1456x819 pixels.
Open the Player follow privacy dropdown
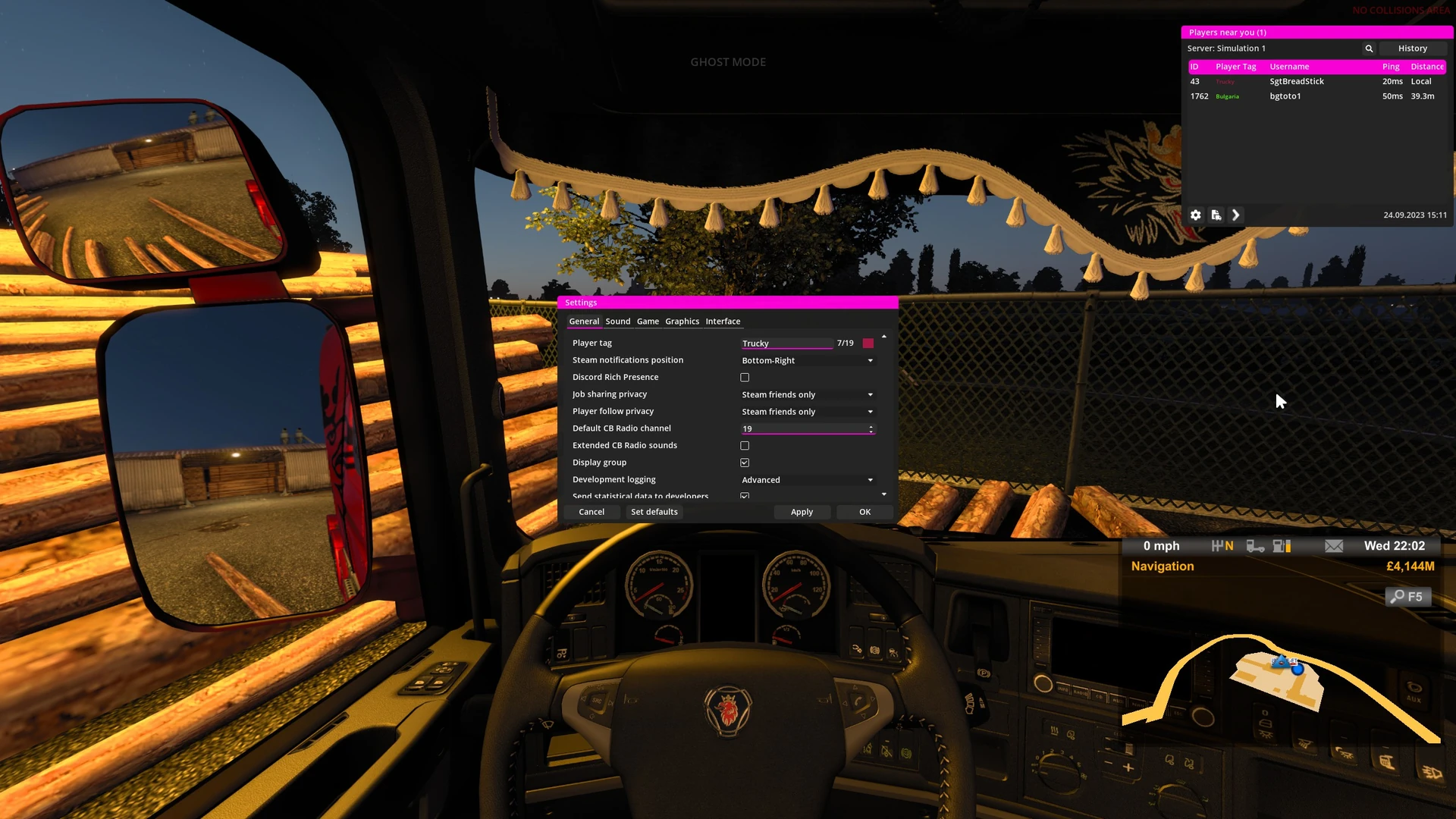tap(807, 412)
